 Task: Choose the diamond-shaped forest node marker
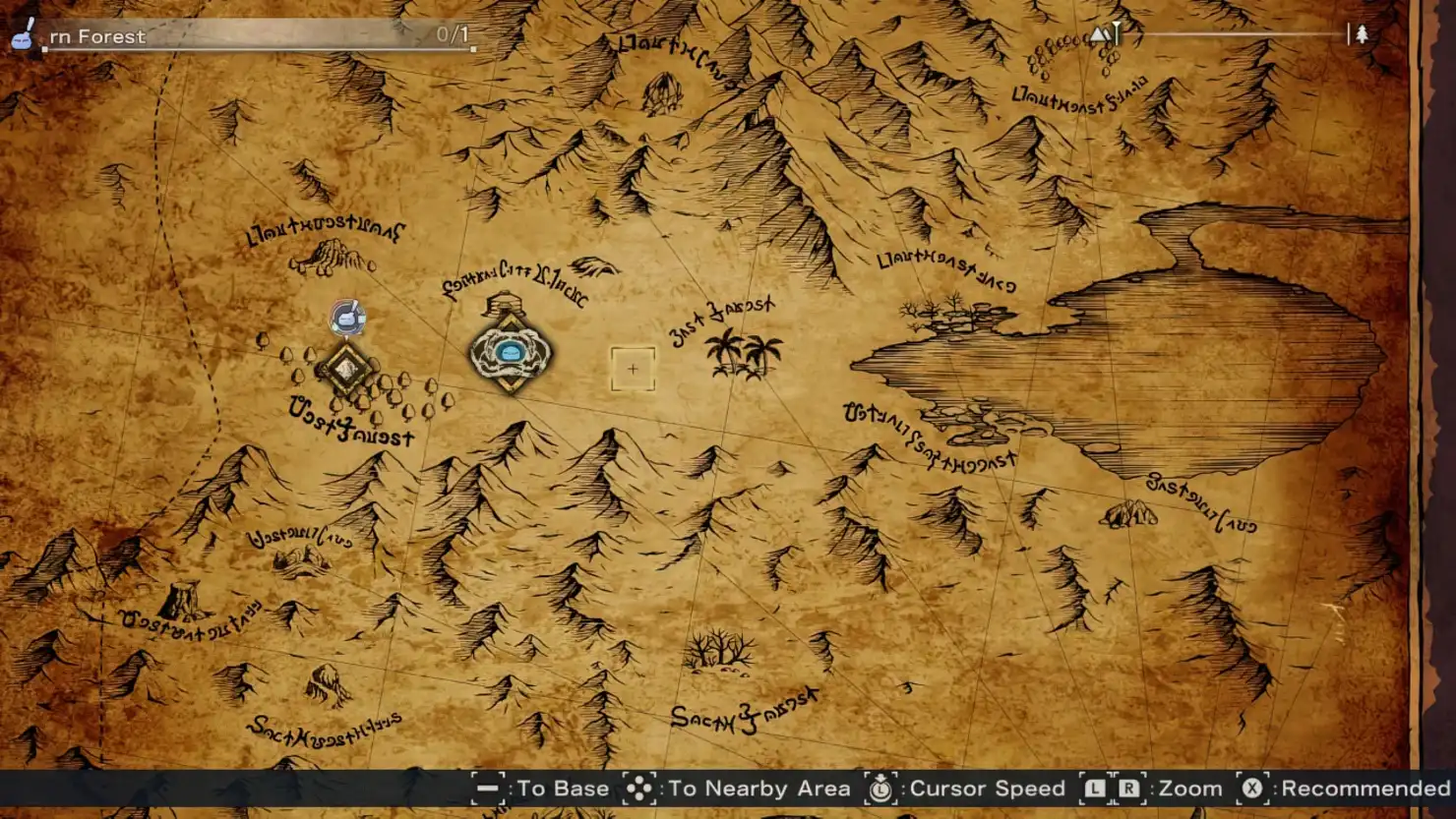345,369
